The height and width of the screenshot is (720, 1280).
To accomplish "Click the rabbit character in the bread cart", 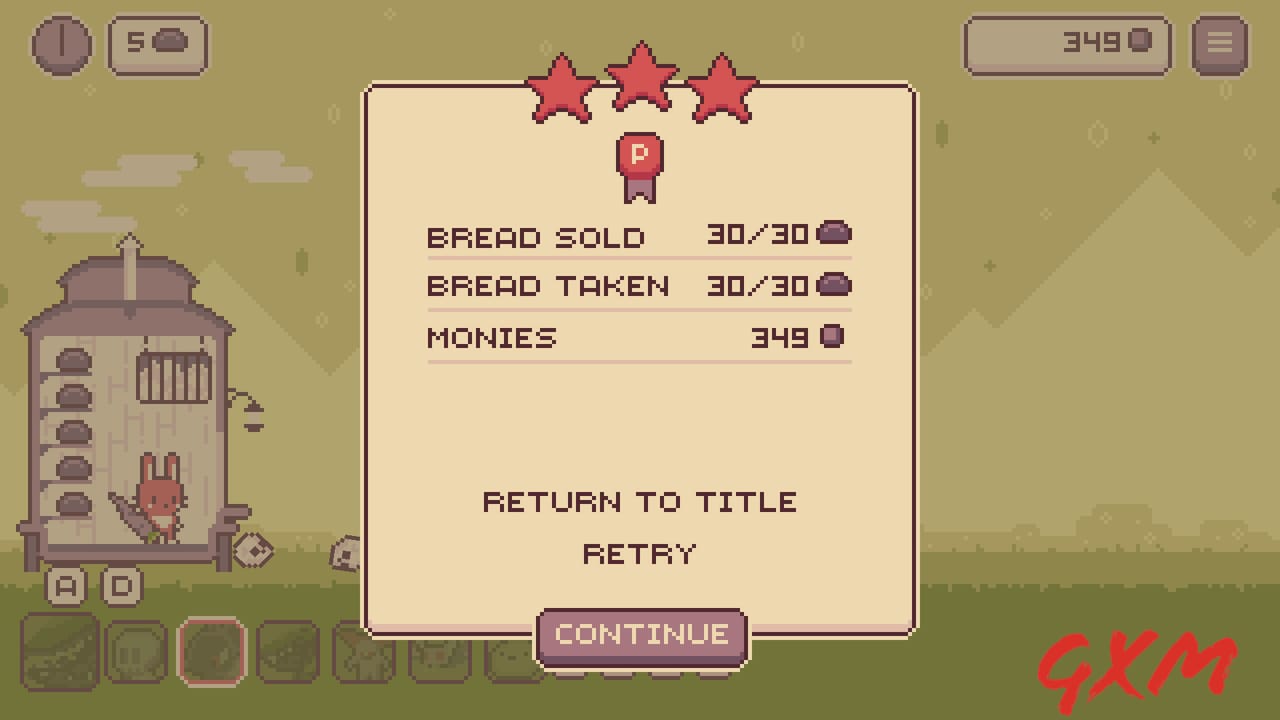I will pyautogui.click(x=162, y=500).
